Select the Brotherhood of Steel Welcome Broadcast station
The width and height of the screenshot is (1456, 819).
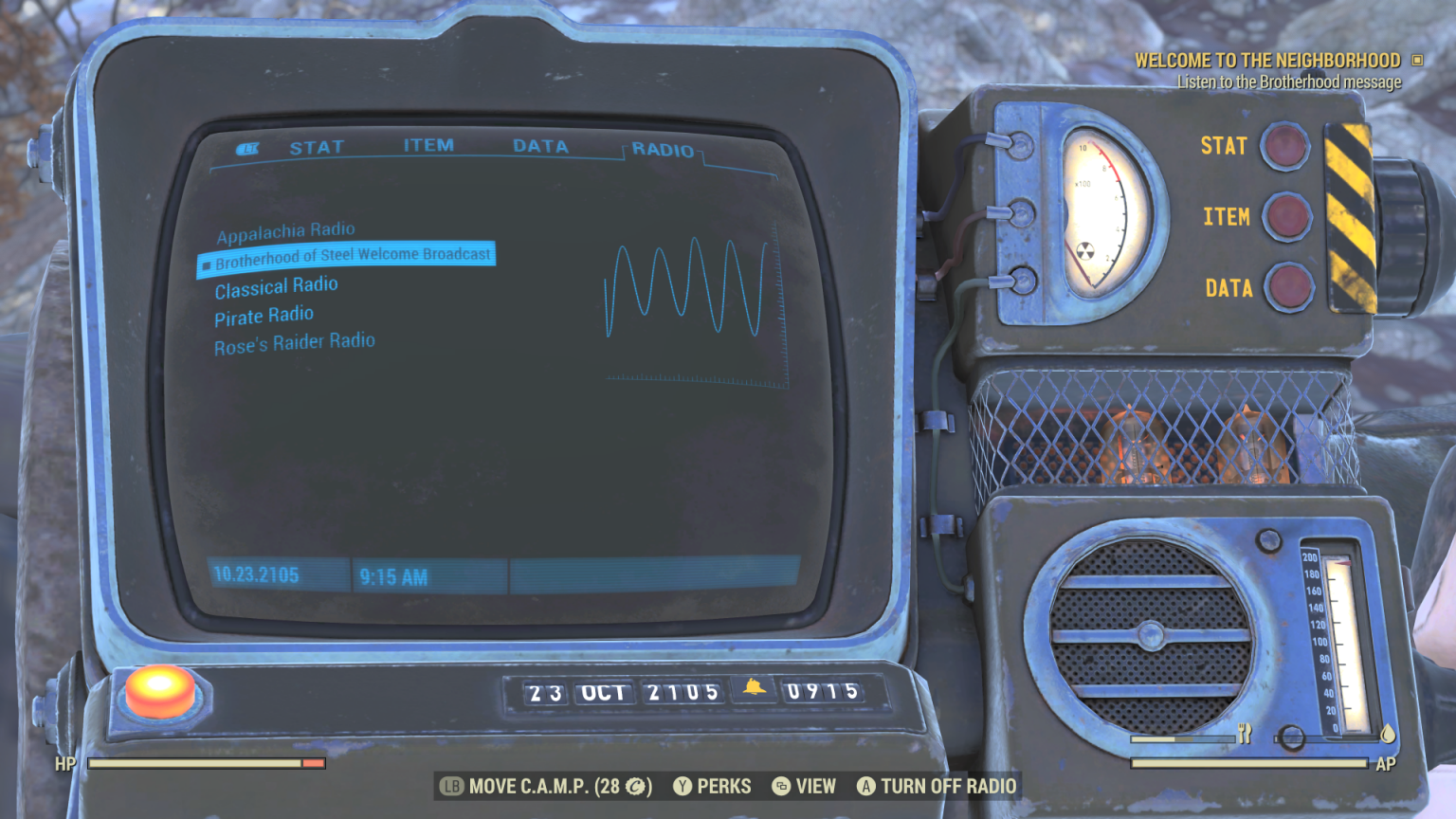click(x=352, y=254)
